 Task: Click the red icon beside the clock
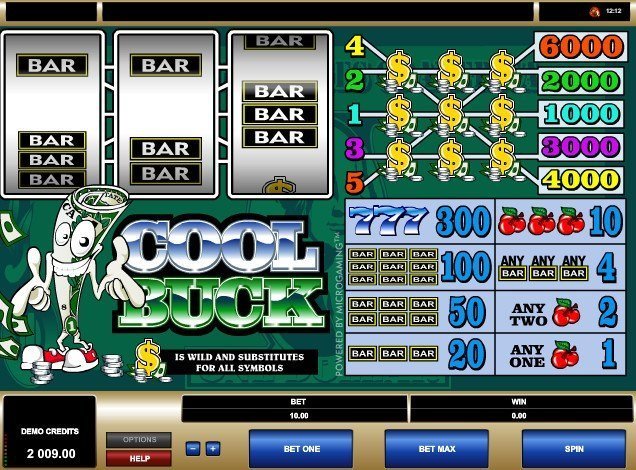coord(594,11)
